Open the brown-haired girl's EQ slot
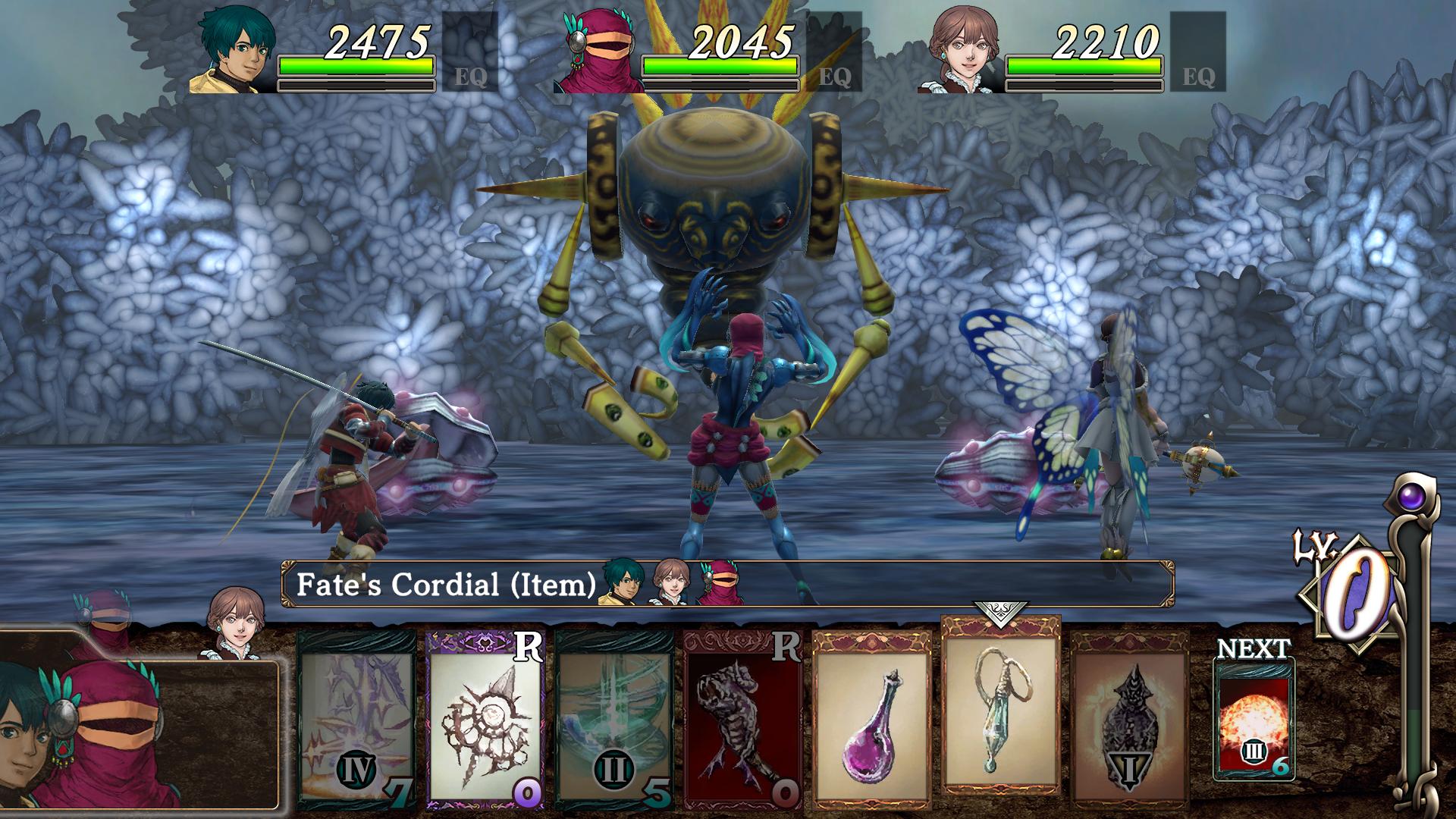This screenshot has height=819, width=1456. 1197,52
